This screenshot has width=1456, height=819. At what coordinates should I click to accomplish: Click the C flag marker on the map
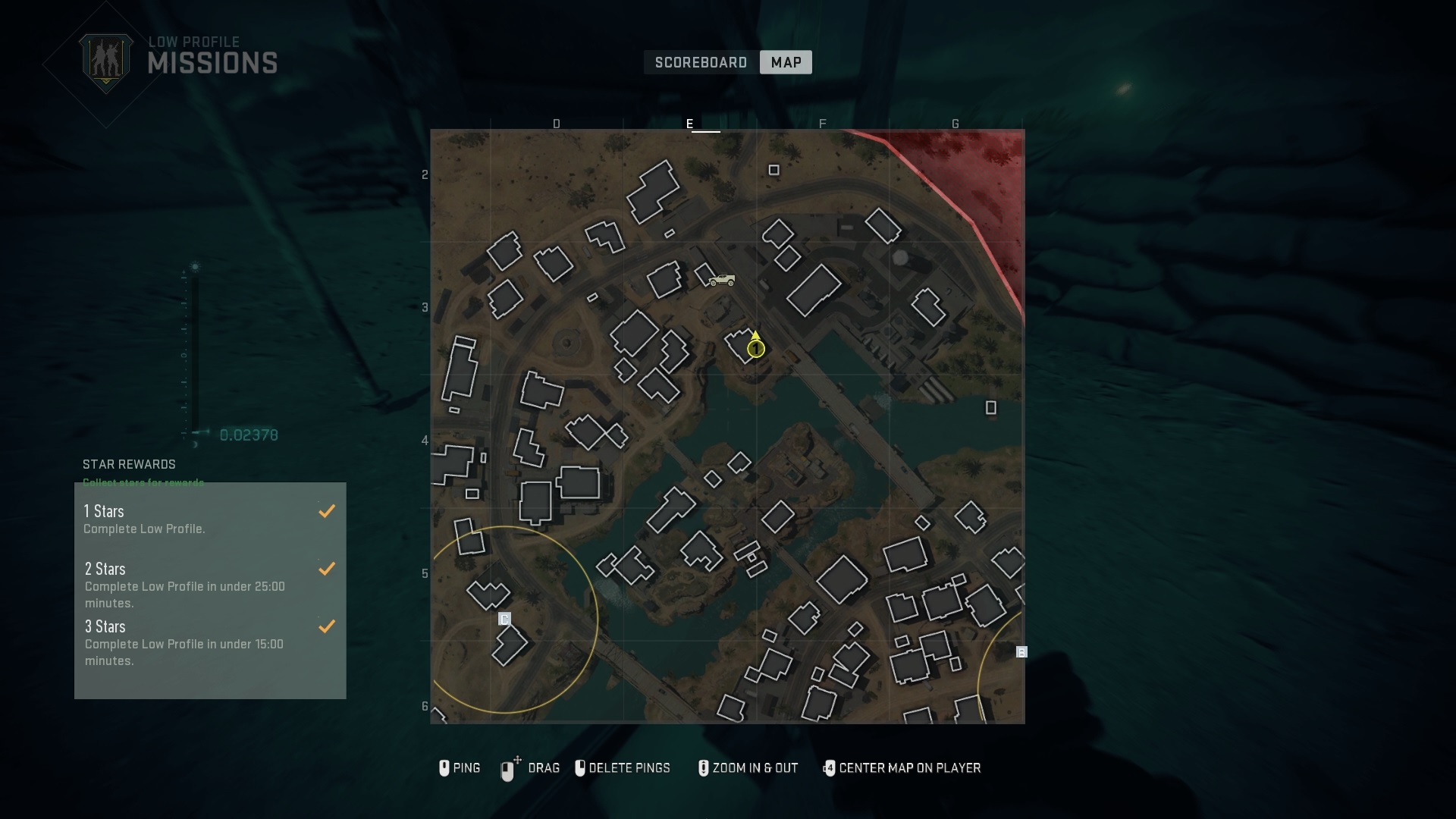pos(505,620)
